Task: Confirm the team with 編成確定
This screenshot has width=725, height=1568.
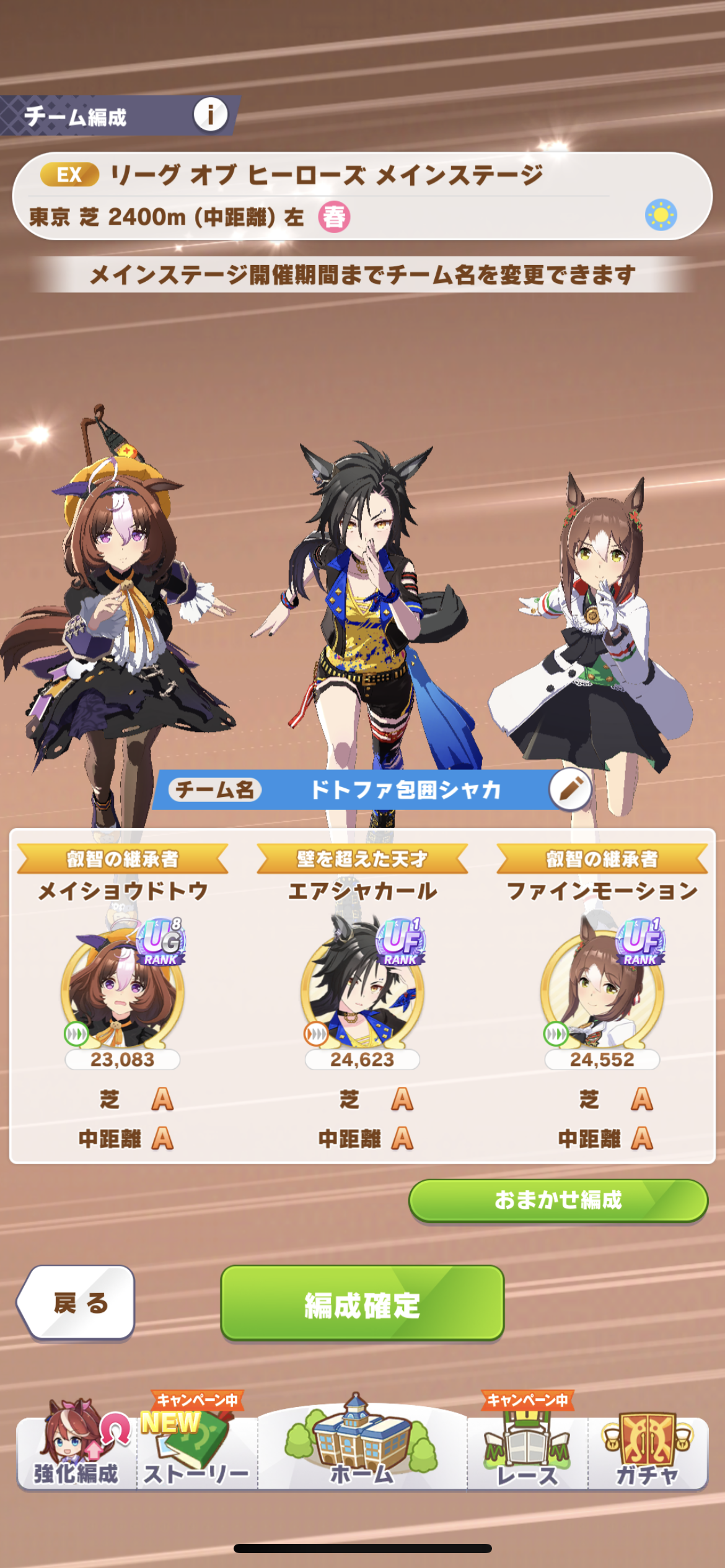Action: coord(362,1303)
